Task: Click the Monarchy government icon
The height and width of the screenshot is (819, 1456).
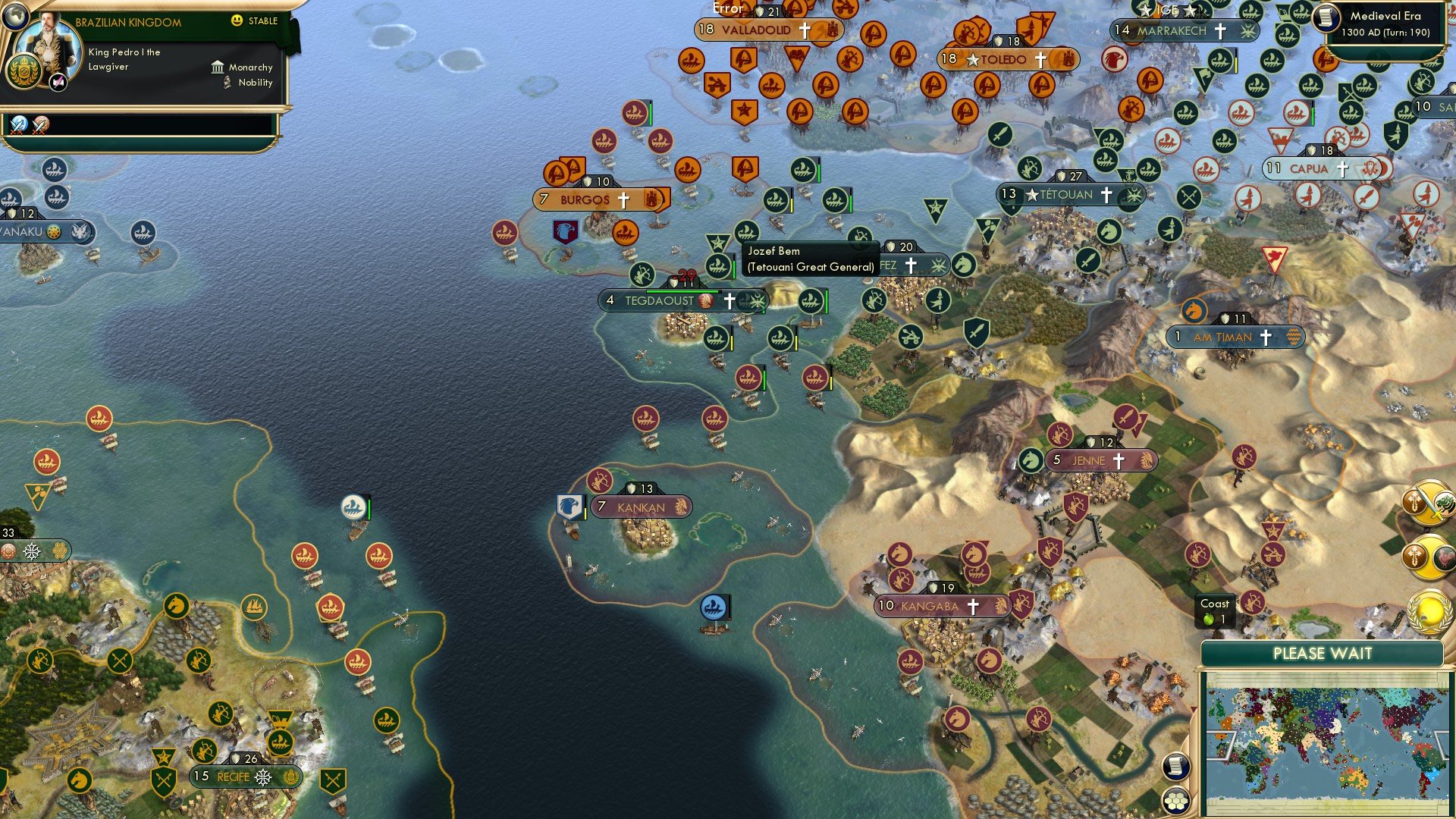Action: pyautogui.click(x=218, y=68)
